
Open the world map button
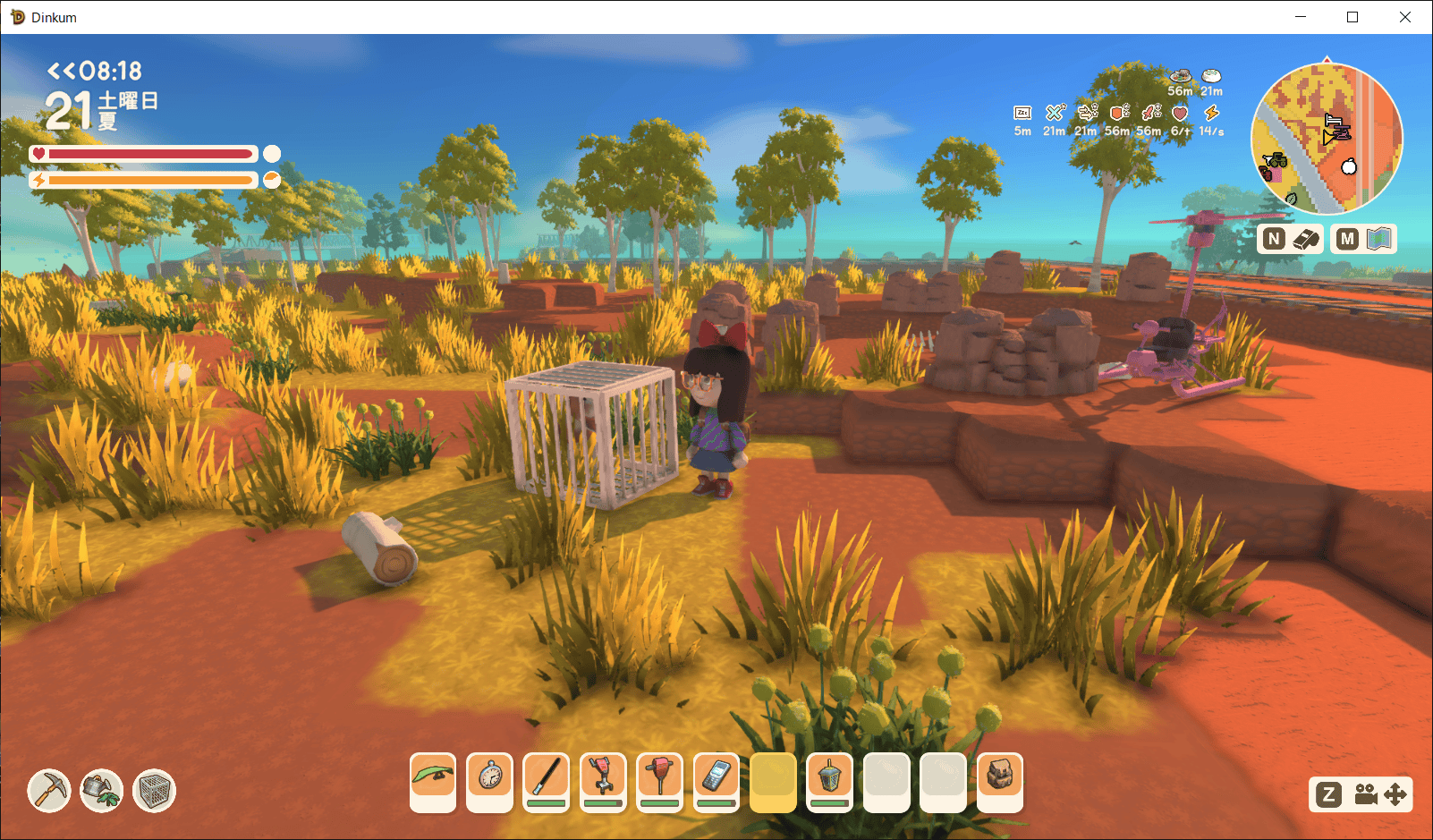pyautogui.click(x=1363, y=239)
